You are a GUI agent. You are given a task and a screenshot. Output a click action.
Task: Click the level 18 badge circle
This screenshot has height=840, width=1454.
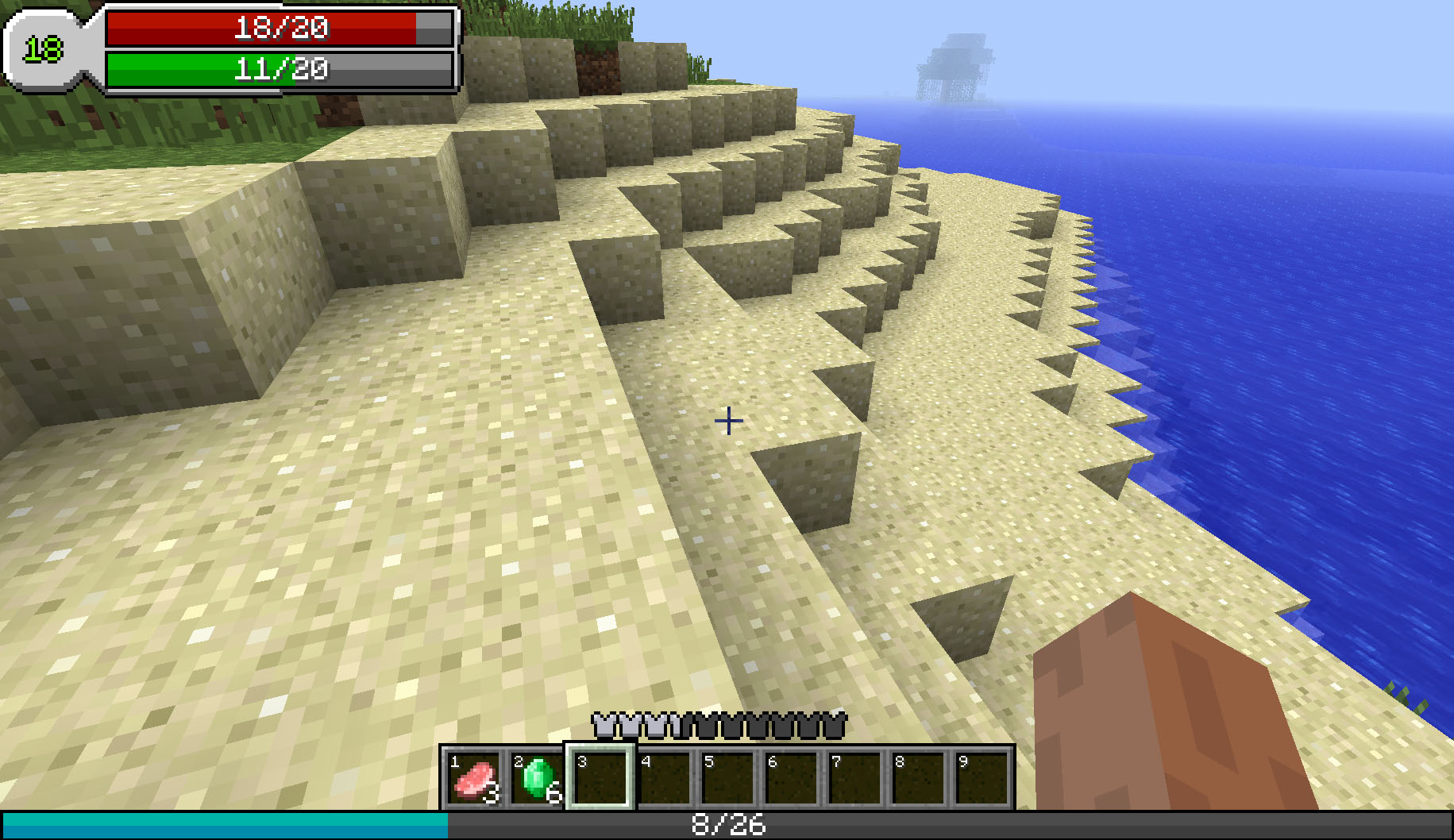point(44,48)
